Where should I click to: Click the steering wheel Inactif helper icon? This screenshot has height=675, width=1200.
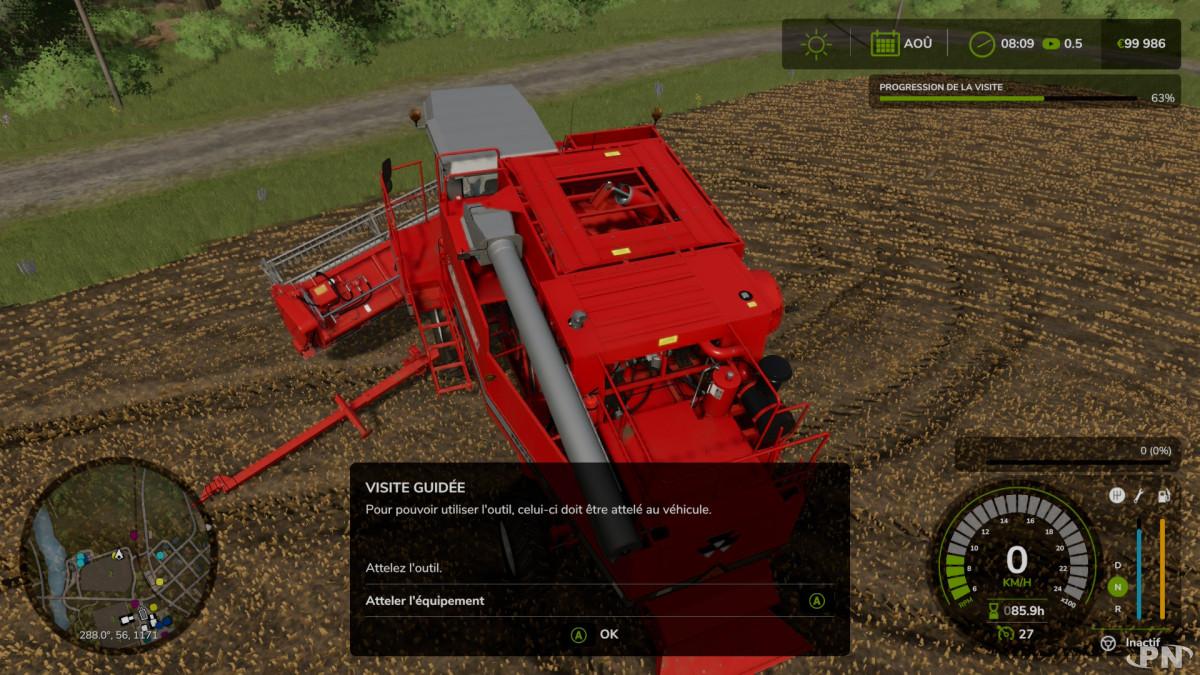click(x=1108, y=643)
